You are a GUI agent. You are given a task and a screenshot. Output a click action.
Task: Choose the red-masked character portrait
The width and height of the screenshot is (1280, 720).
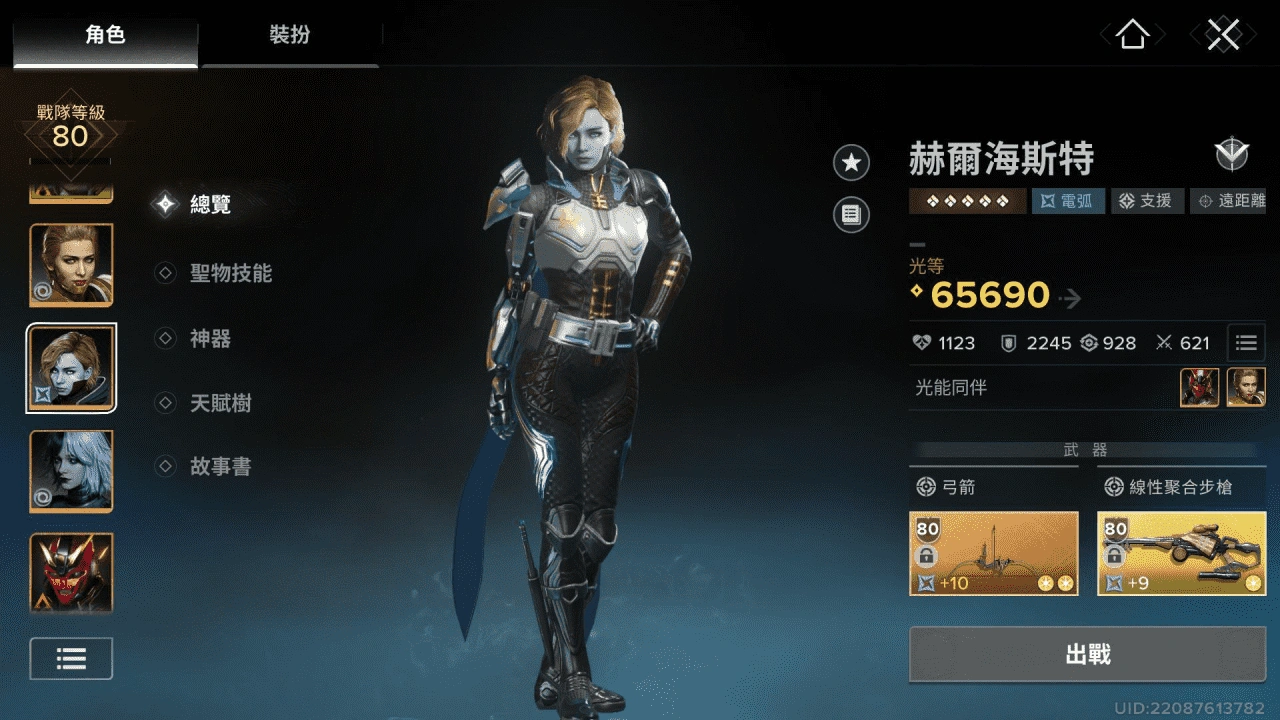(x=71, y=572)
